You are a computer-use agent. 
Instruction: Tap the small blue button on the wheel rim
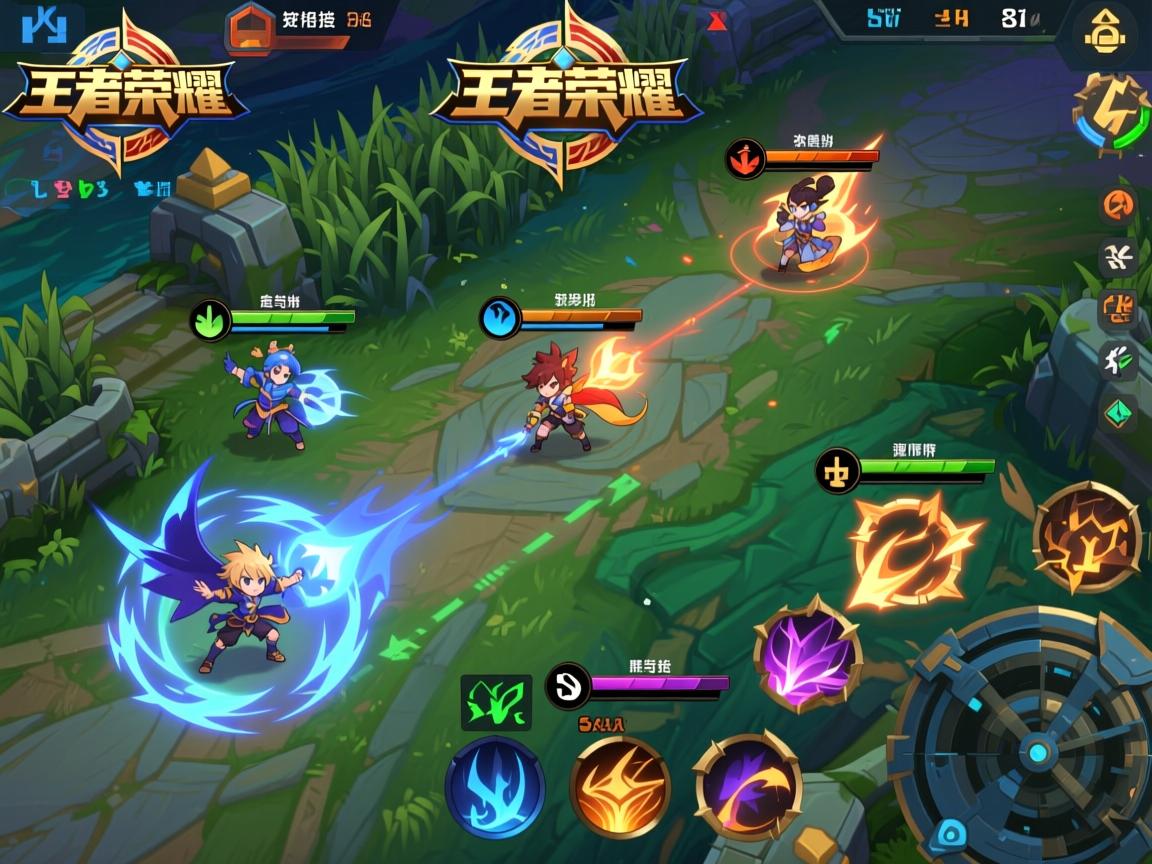(x=949, y=836)
